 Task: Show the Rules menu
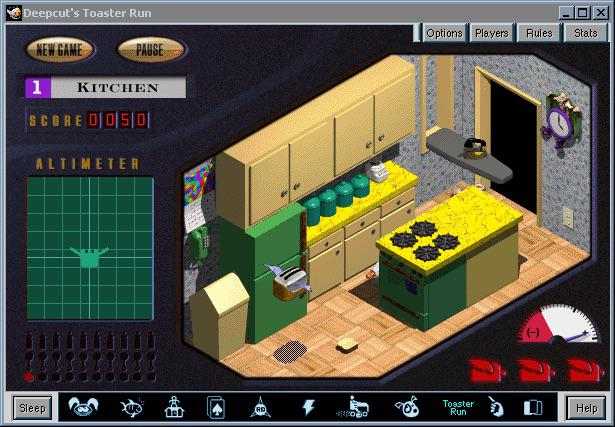tap(539, 33)
